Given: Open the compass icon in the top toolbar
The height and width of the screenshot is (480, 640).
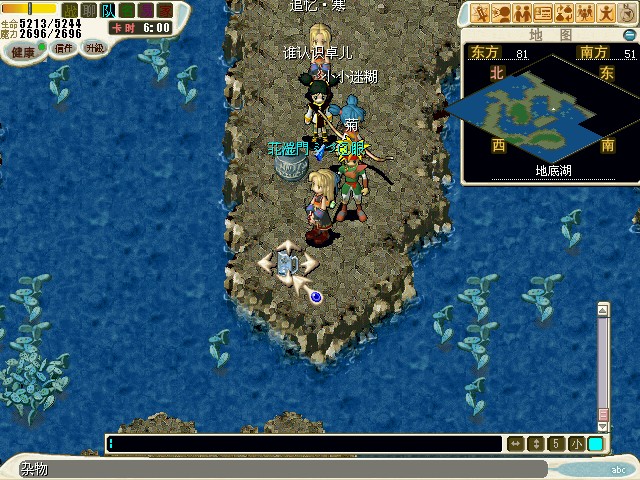Looking at the screenshot, I should 627,13.
